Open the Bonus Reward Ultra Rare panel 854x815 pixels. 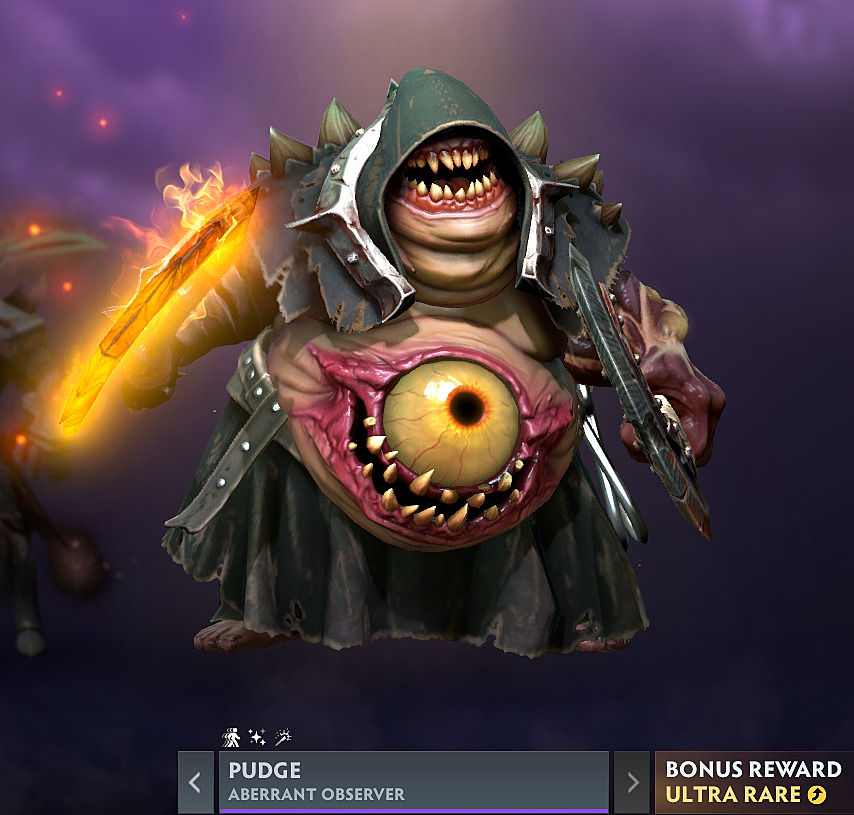[753, 782]
